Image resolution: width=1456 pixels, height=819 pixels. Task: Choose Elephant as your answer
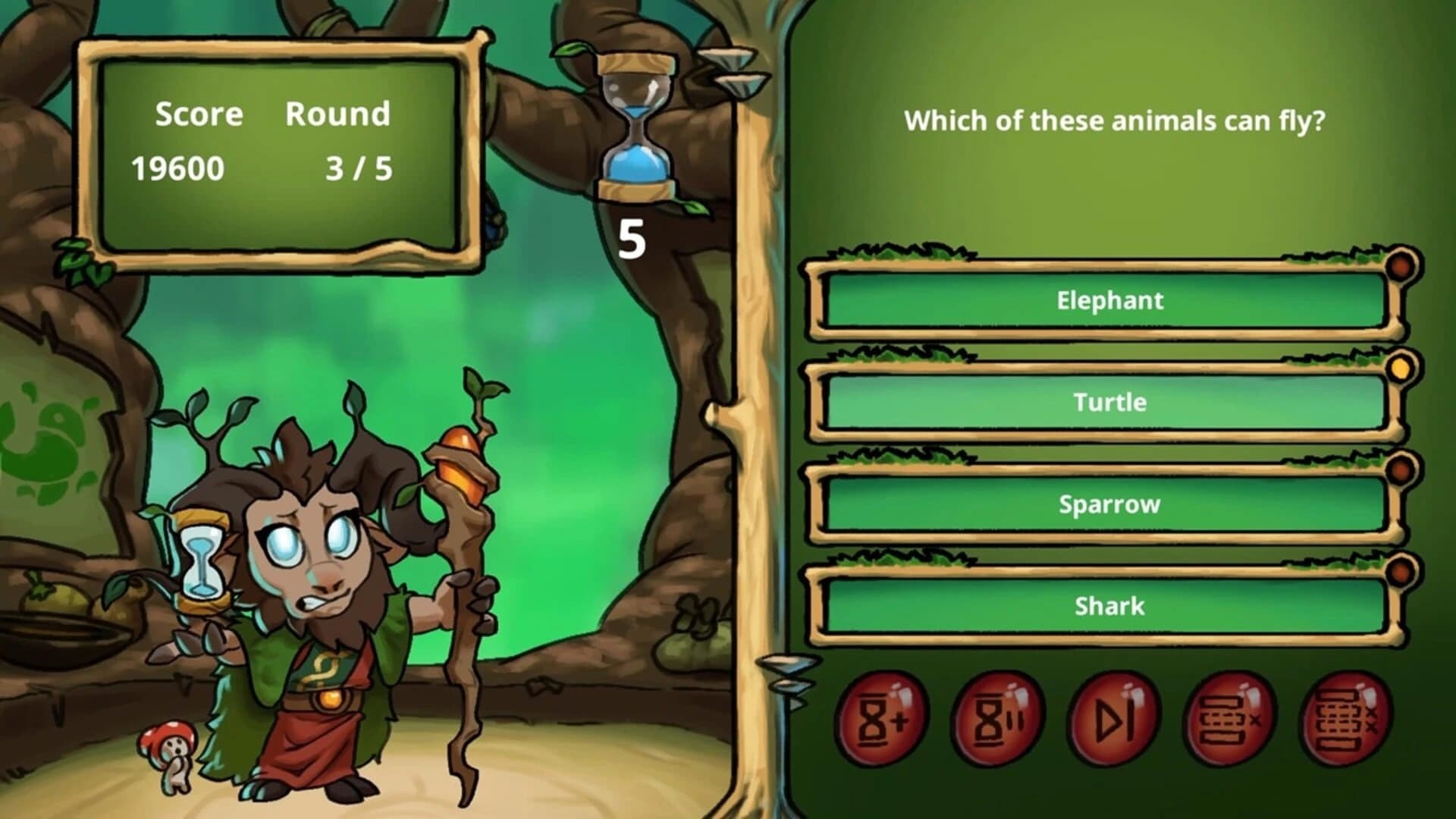[1107, 300]
